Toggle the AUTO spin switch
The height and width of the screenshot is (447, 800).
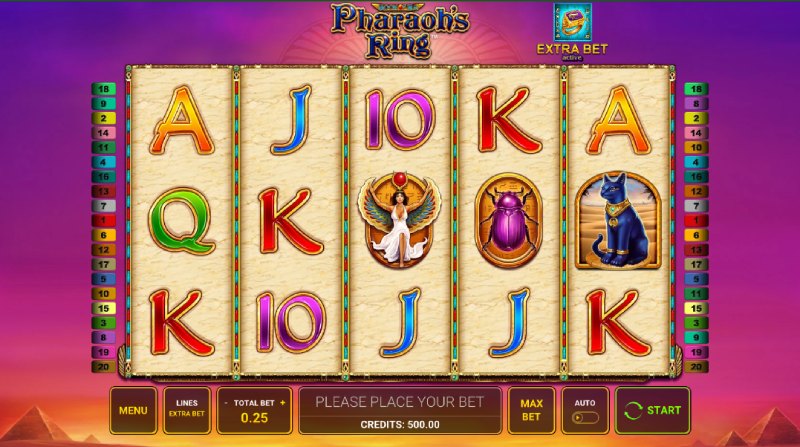pyautogui.click(x=585, y=417)
